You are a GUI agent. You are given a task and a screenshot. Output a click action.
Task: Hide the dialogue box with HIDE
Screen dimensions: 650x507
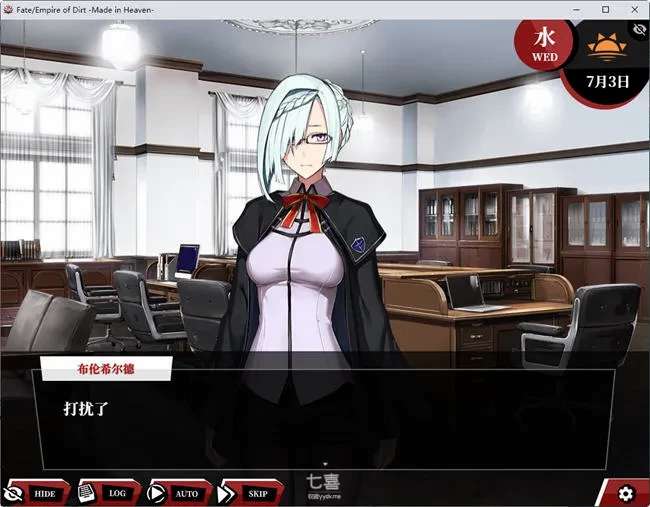coord(34,493)
